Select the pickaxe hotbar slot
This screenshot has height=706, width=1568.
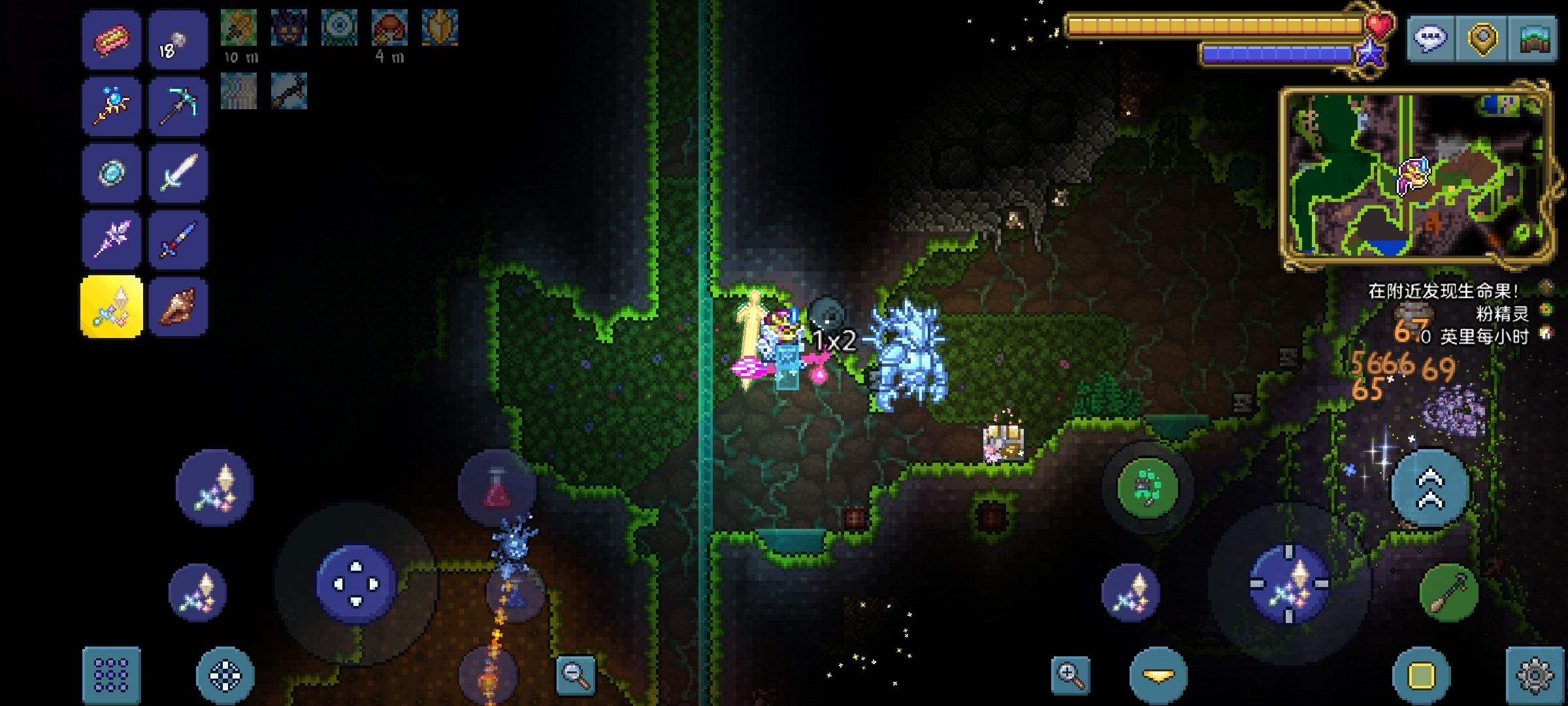pyautogui.click(x=178, y=106)
